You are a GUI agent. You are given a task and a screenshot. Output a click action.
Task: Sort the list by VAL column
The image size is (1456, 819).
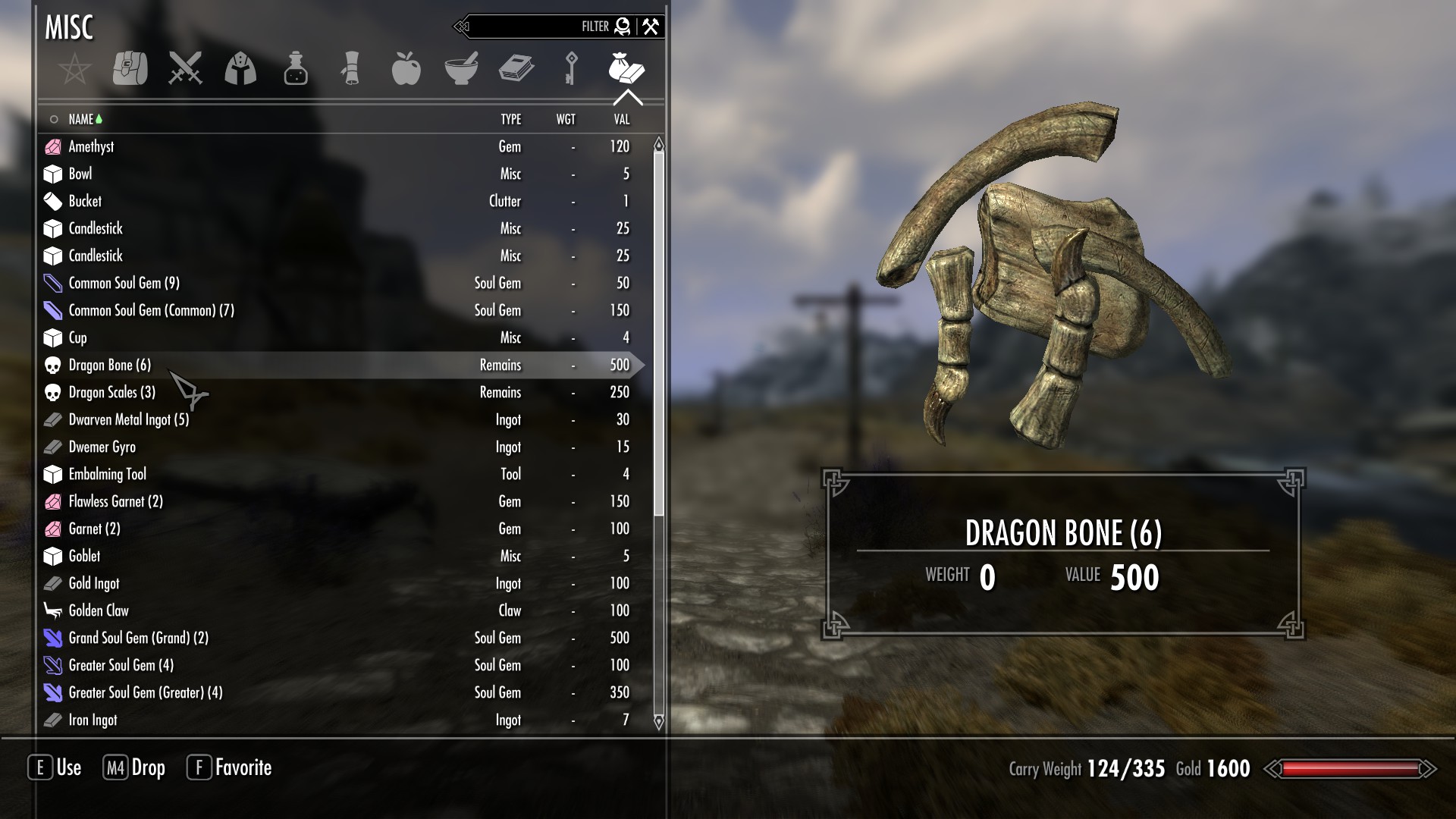pyautogui.click(x=621, y=119)
